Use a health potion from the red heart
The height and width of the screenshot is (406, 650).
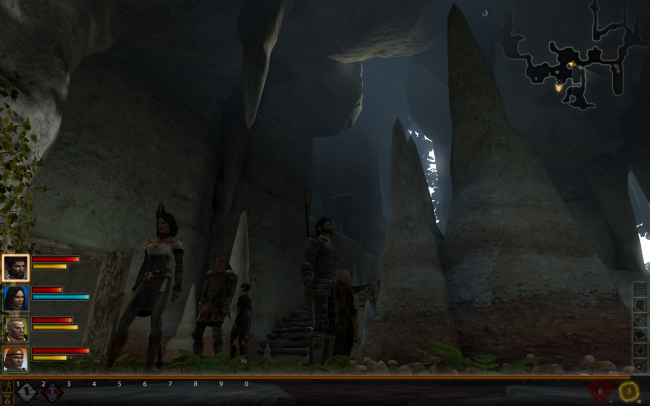click(x=600, y=392)
